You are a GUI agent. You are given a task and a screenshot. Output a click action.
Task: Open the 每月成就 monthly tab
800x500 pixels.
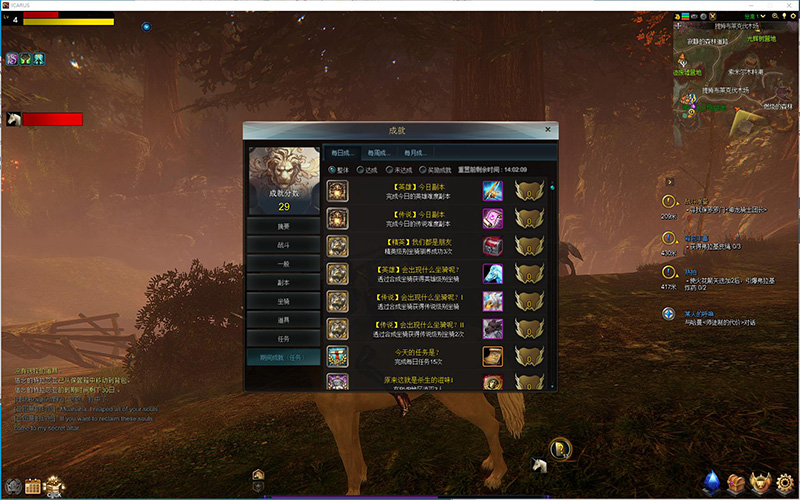(x=415, y=152)
